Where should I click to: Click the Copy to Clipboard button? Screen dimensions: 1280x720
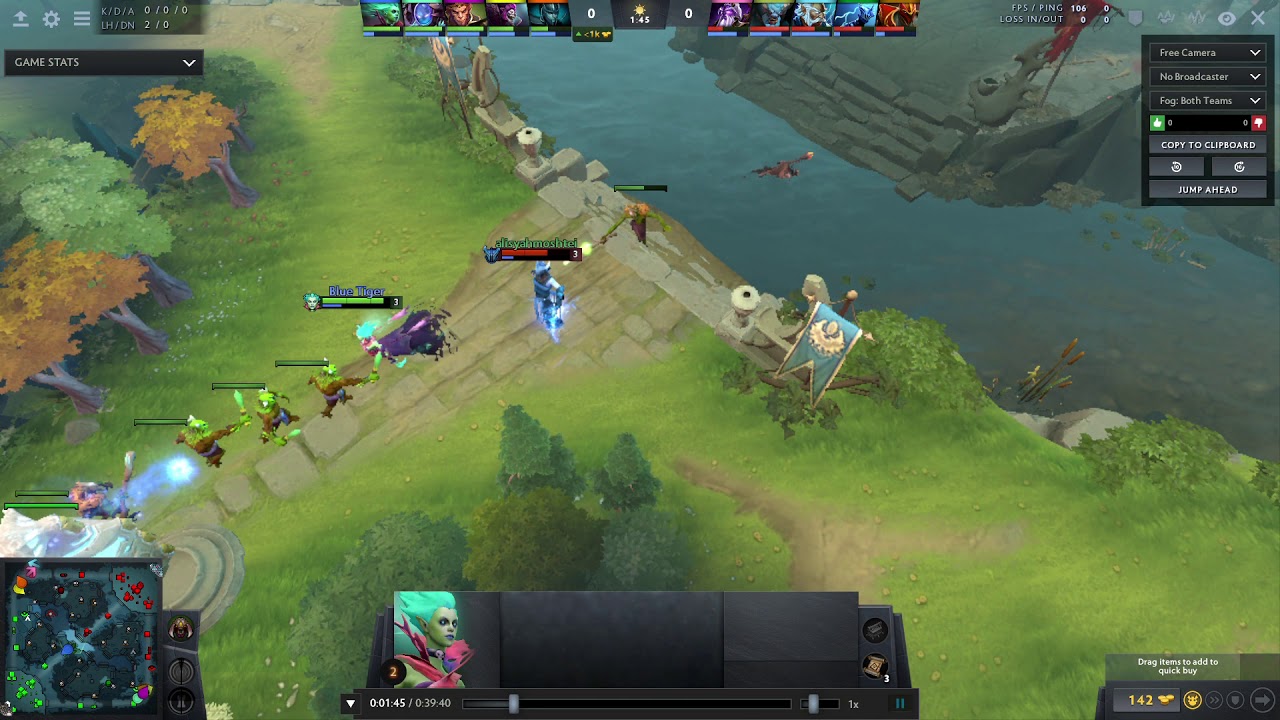pos(1207,144)
